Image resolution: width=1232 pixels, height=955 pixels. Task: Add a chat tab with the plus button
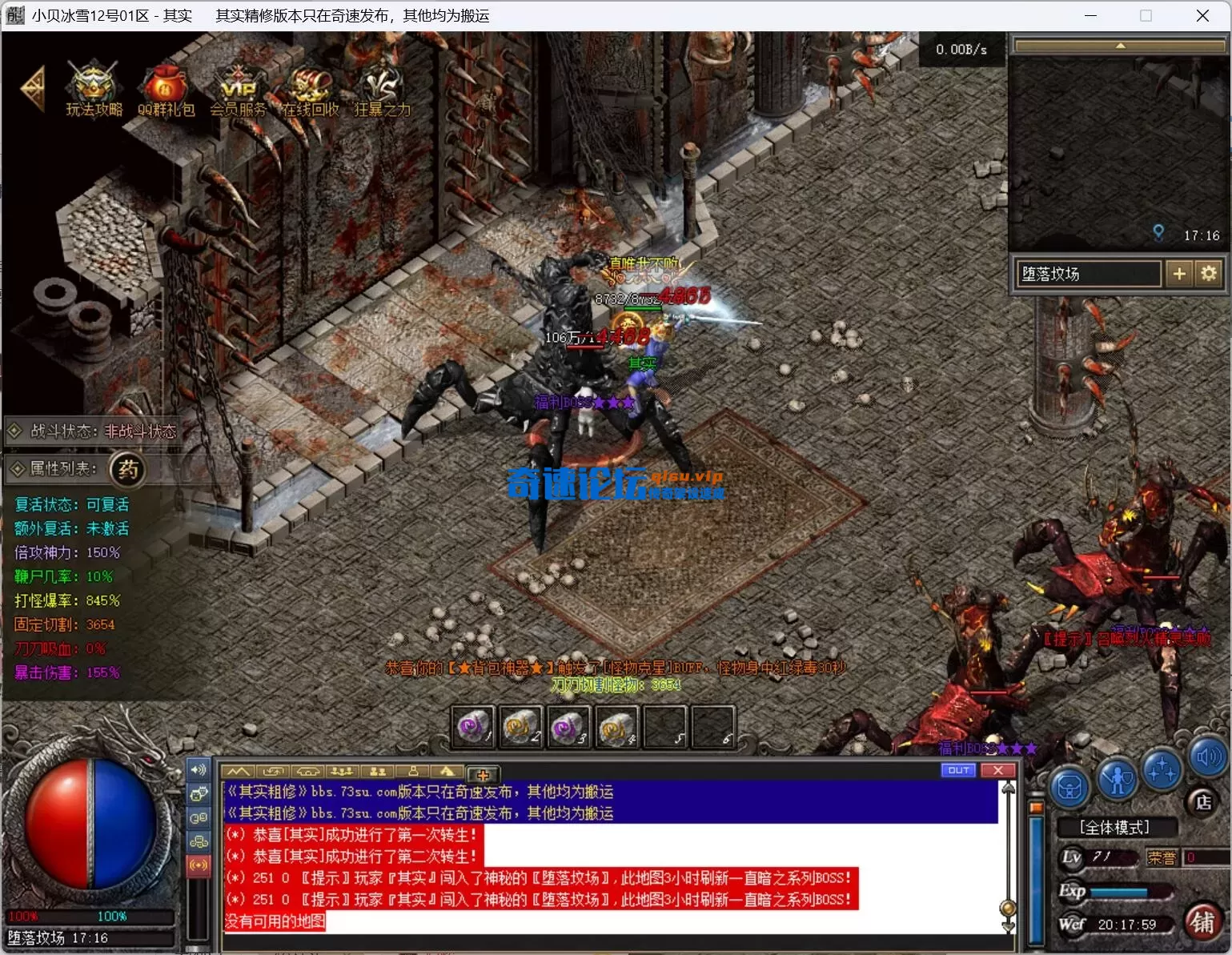coord(483,774)
